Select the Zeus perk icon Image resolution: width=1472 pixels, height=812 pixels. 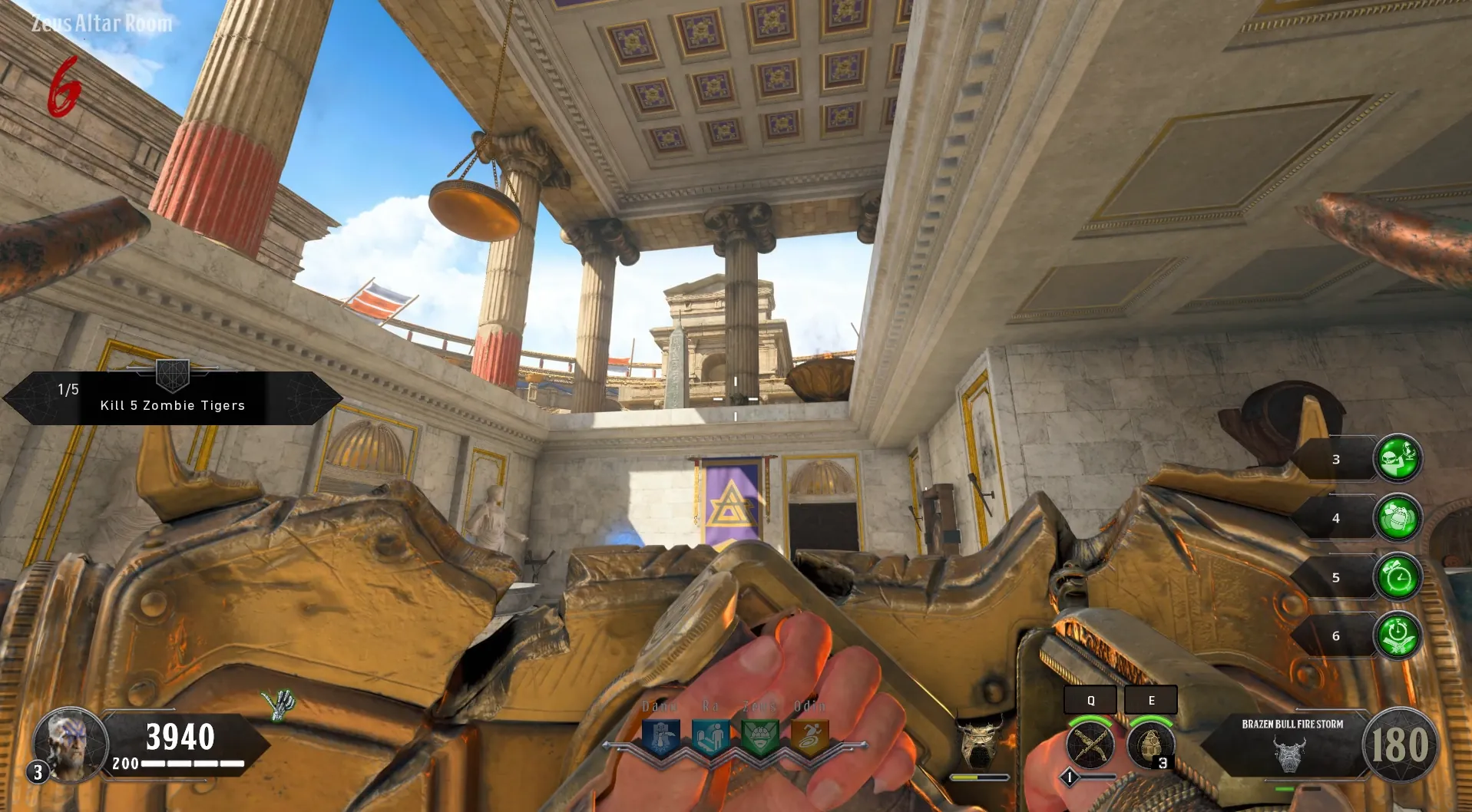760,738
